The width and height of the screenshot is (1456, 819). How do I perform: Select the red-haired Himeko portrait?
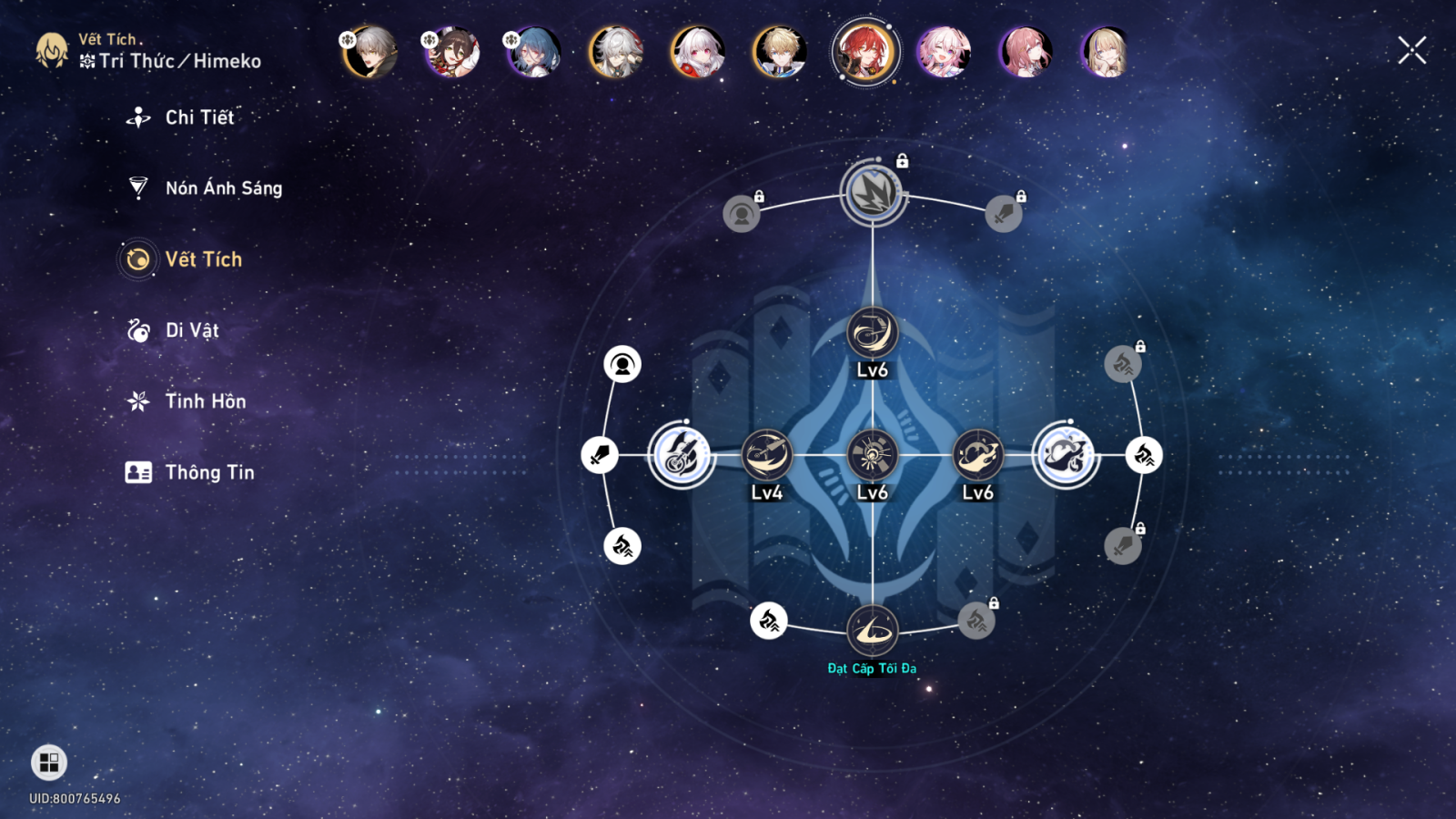864,52
